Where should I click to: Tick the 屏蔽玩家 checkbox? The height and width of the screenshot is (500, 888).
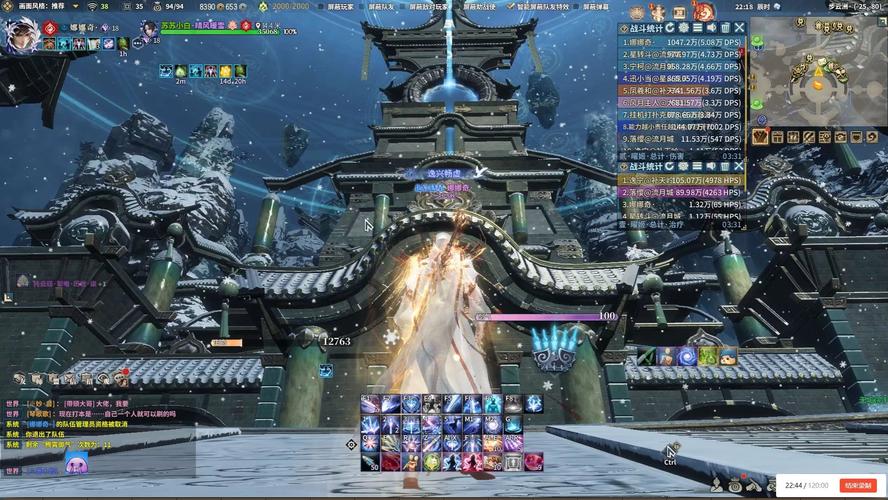pyautogui.click(x=321, y=6)
